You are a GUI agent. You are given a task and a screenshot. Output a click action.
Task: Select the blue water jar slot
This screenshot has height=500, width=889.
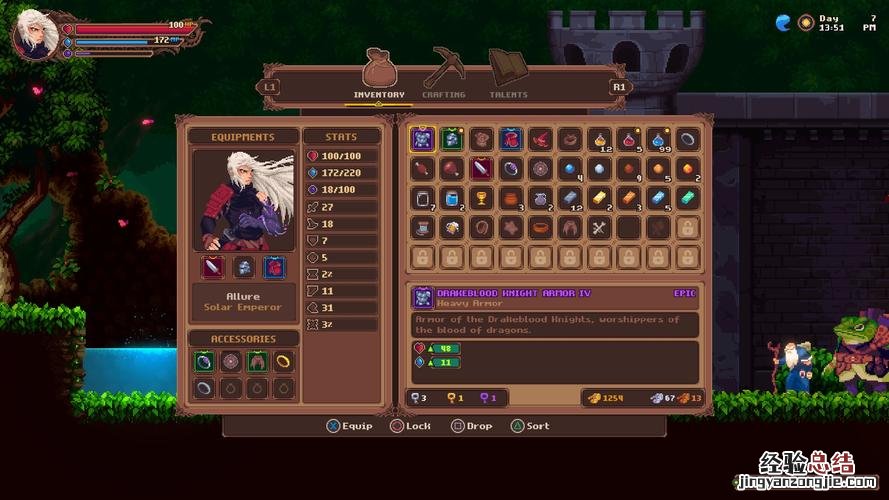tap(451, 198)
